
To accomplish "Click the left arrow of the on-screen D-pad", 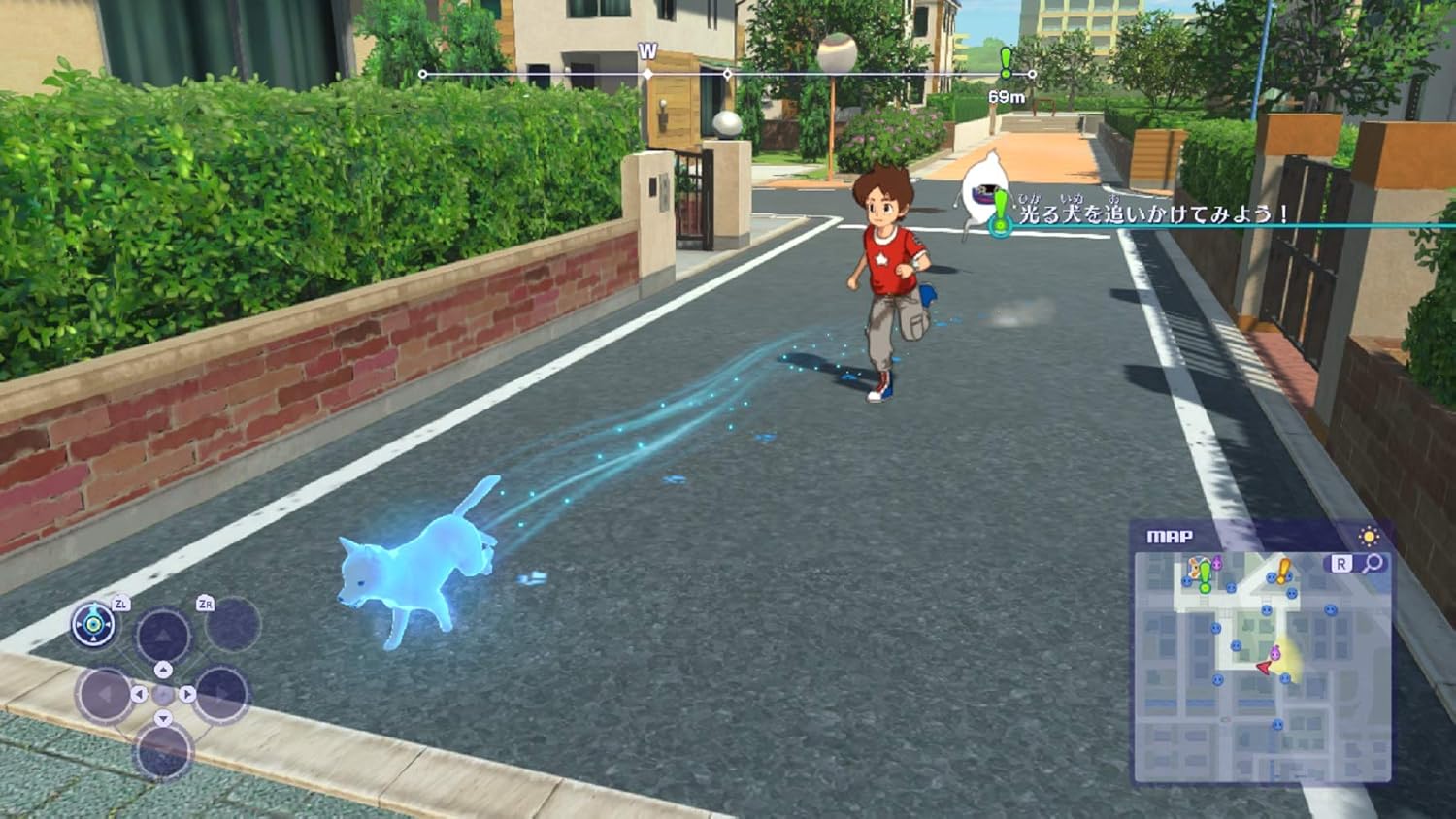I will [139, 694].
